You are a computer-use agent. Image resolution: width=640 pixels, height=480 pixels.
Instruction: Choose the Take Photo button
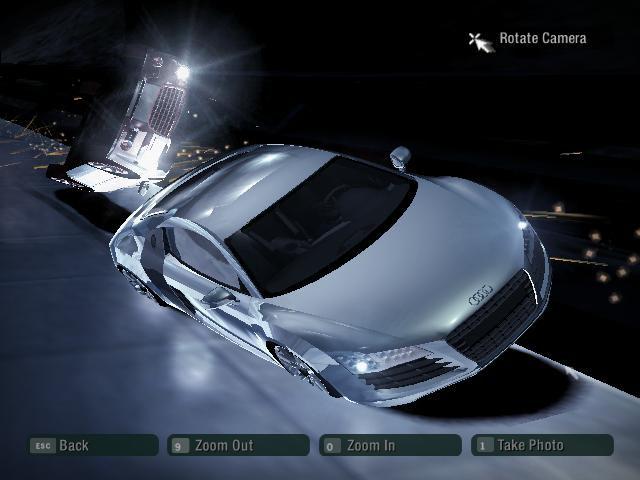coord(542,445)
